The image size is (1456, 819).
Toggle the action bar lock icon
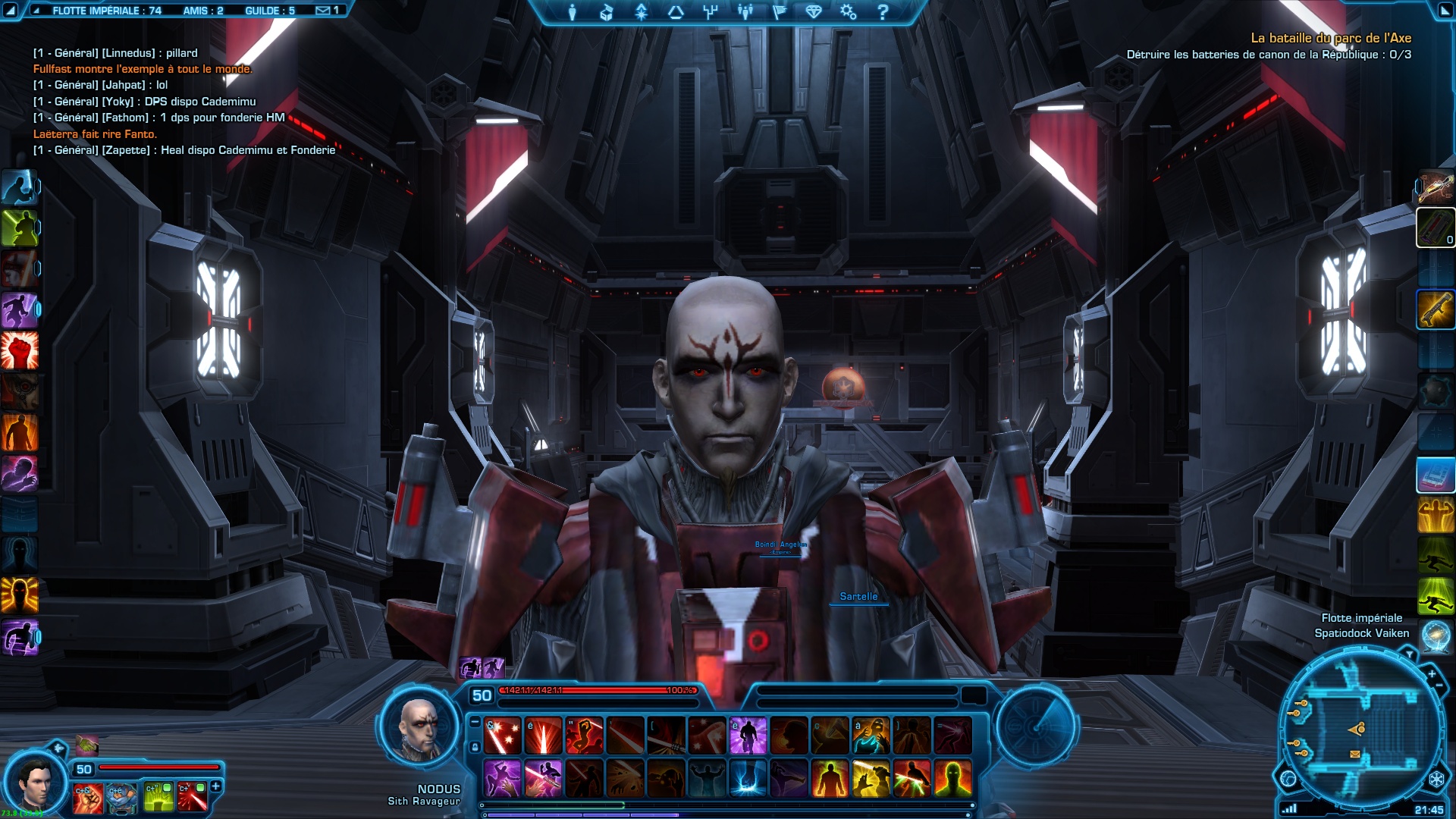tap(475, 748)
